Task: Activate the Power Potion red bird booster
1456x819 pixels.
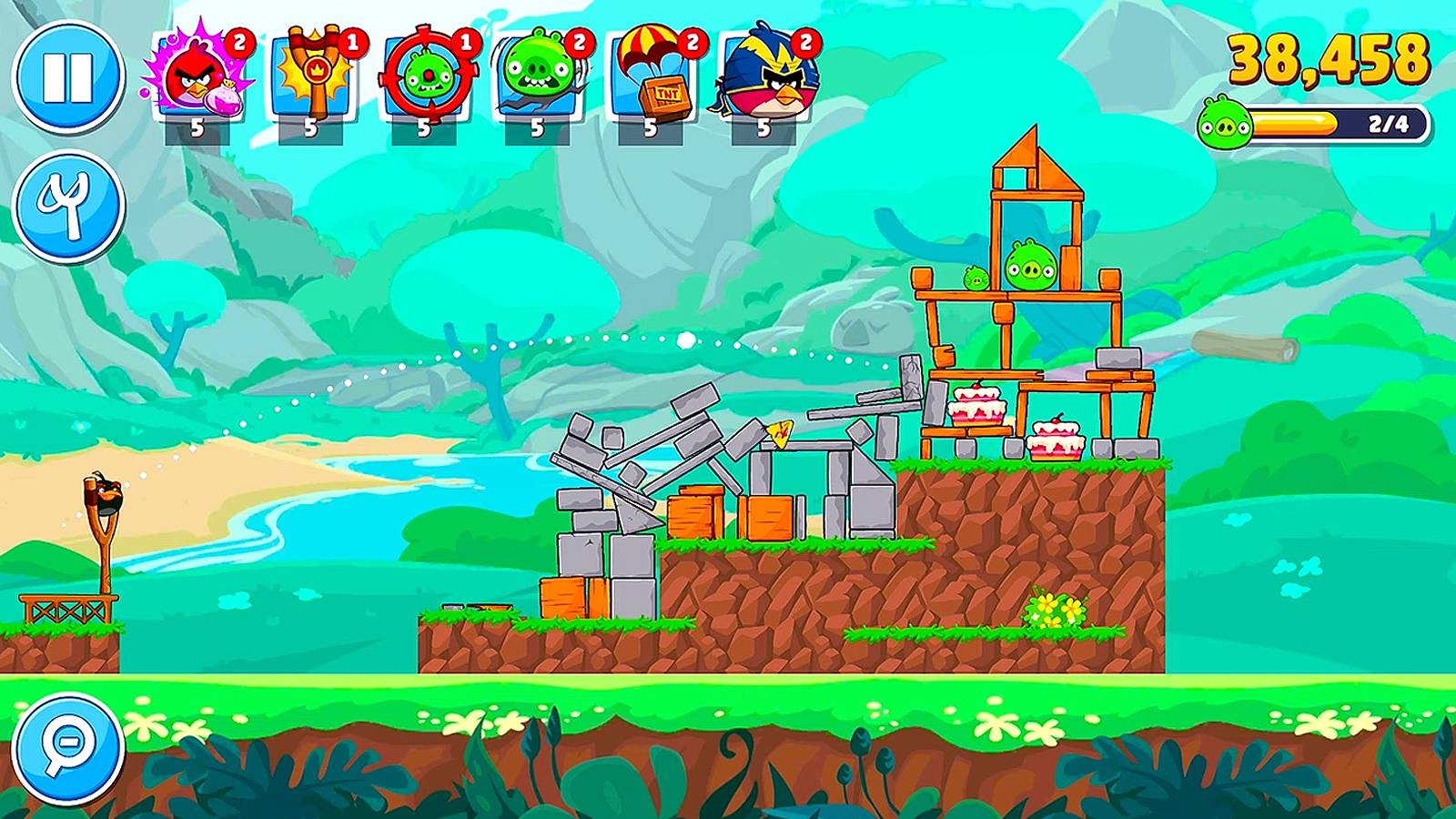Action: click(x=197, y=77)
